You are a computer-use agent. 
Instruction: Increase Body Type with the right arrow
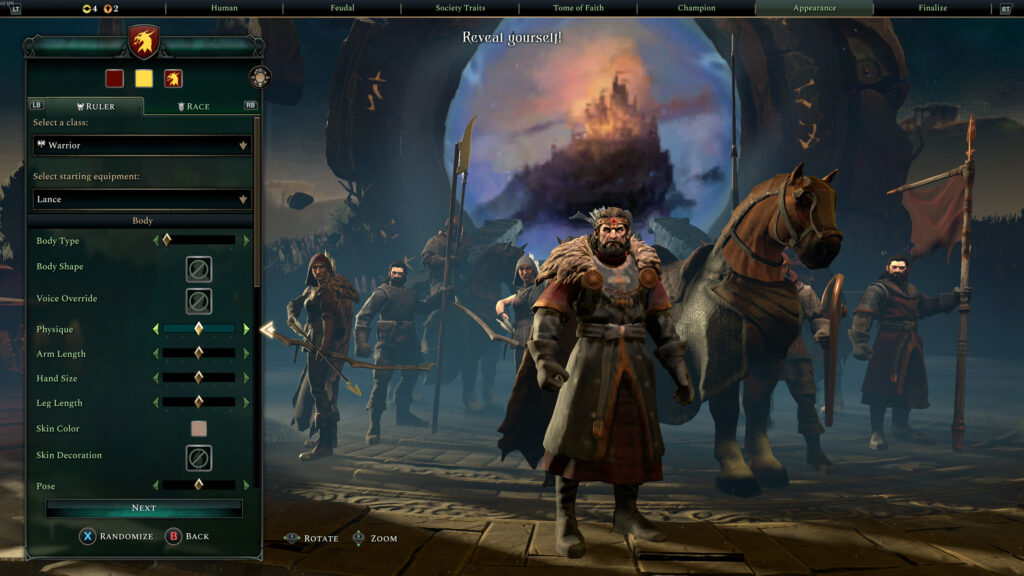[x=246, y=240]
